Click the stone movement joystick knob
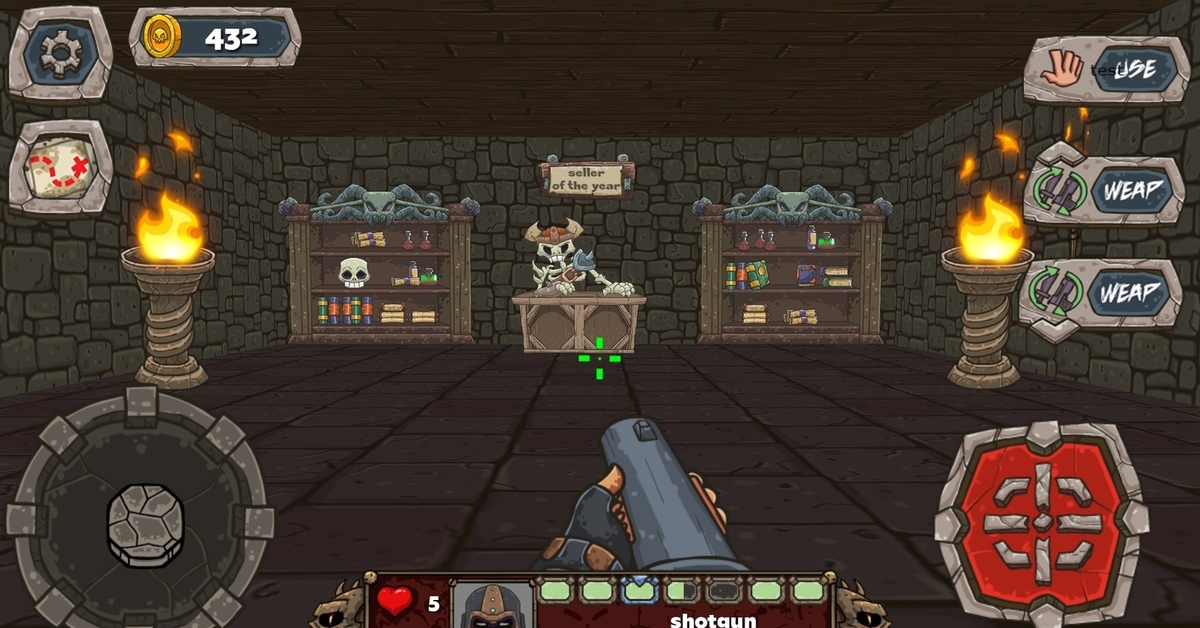The width and height of the screenshot is (1200, 628). point(145,523)
